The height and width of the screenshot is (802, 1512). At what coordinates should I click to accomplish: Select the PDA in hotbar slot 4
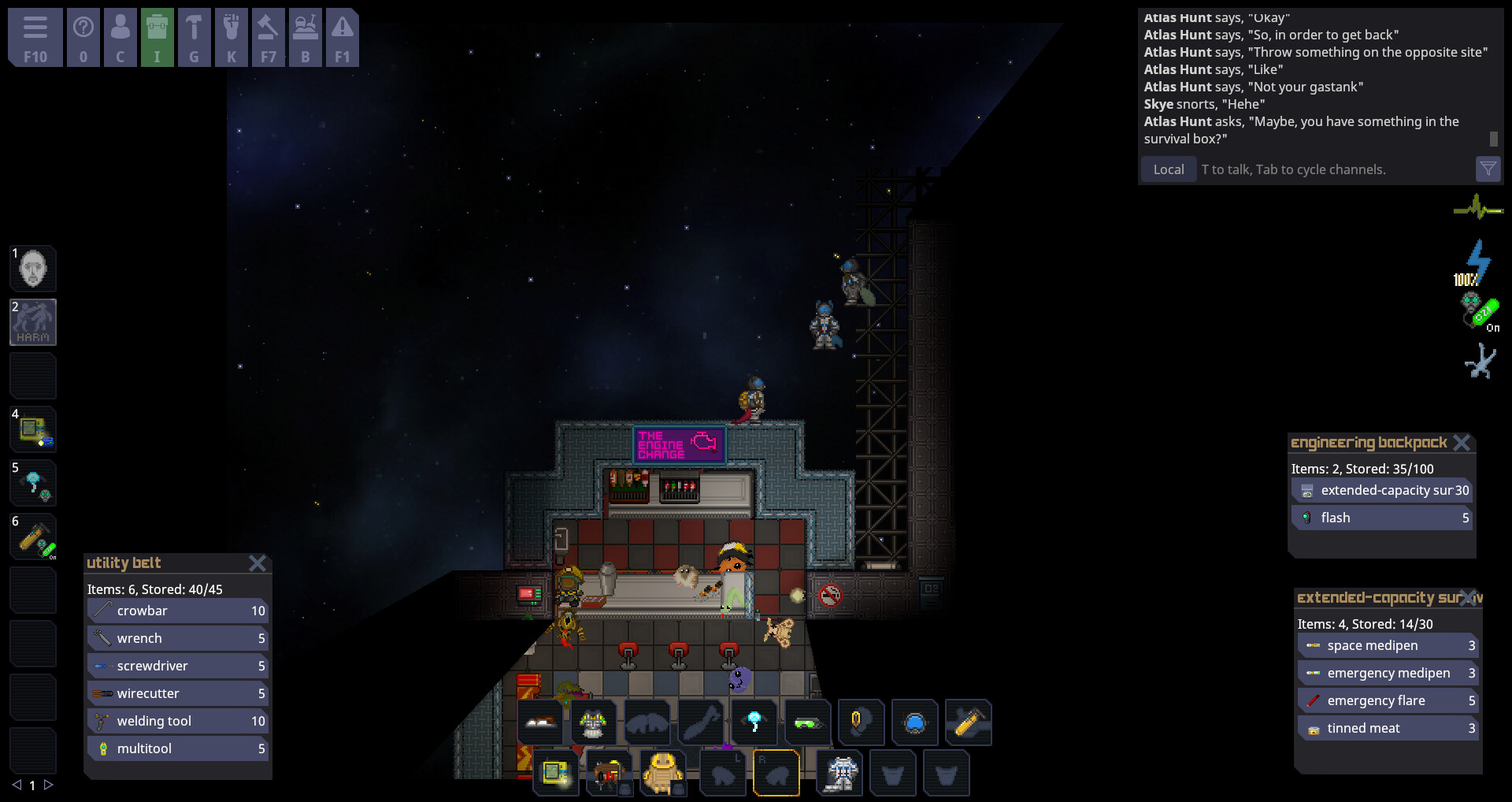33,429
